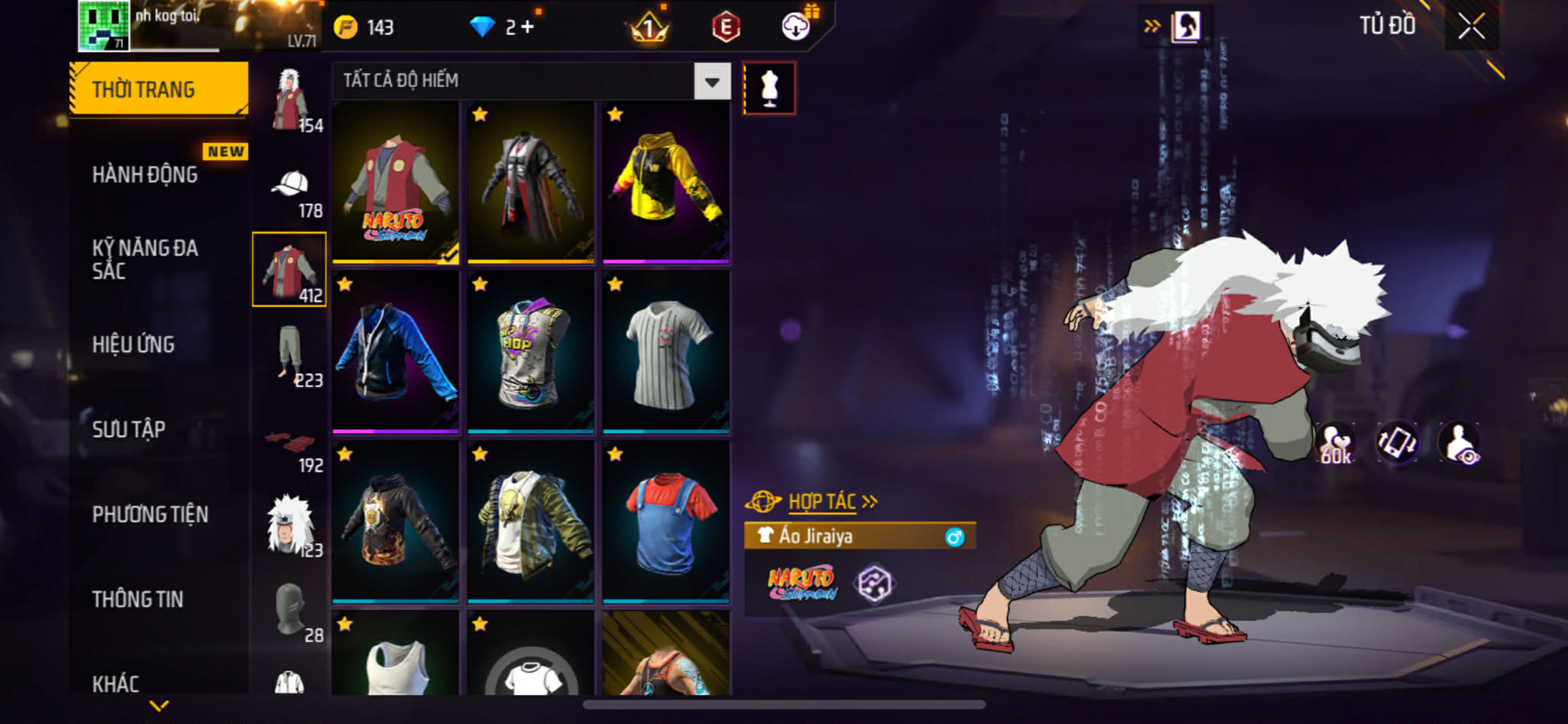The width and height of the screenshot is (1568, 724).
Task: Expand the Tất Cả Độ Hiếm rarity dropdown
Action: (x=712, y=81)
